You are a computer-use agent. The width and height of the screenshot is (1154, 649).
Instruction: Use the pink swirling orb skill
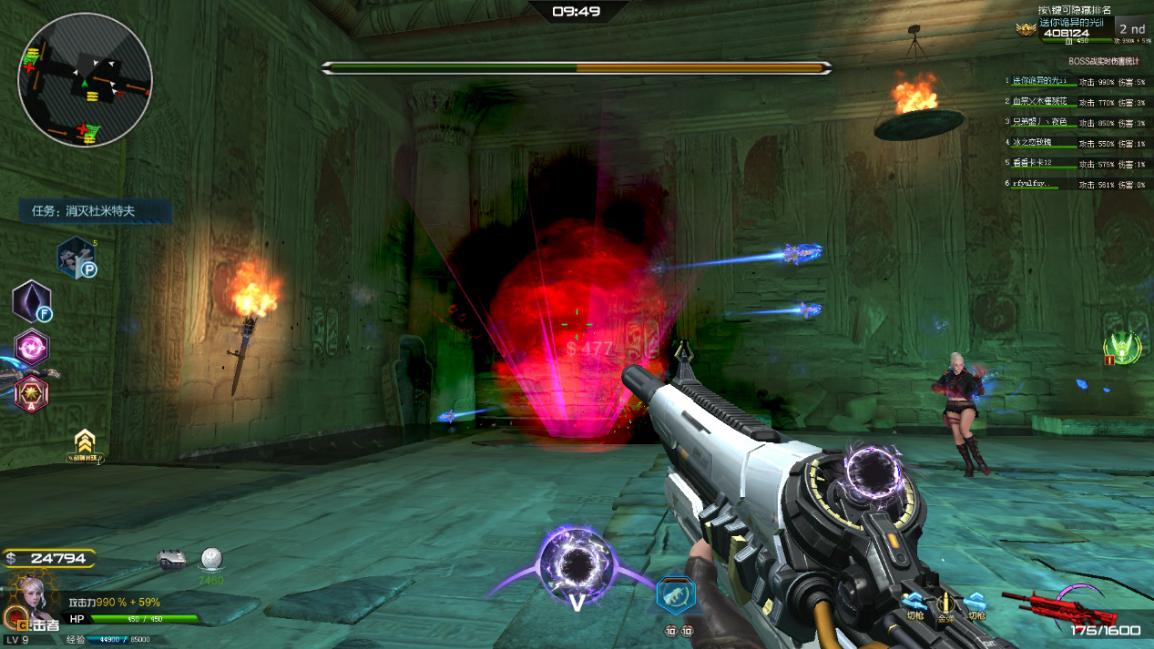31,348
